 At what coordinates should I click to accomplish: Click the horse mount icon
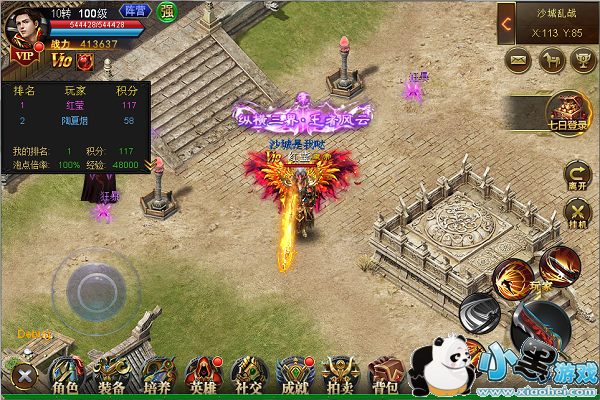click(549, 61)
